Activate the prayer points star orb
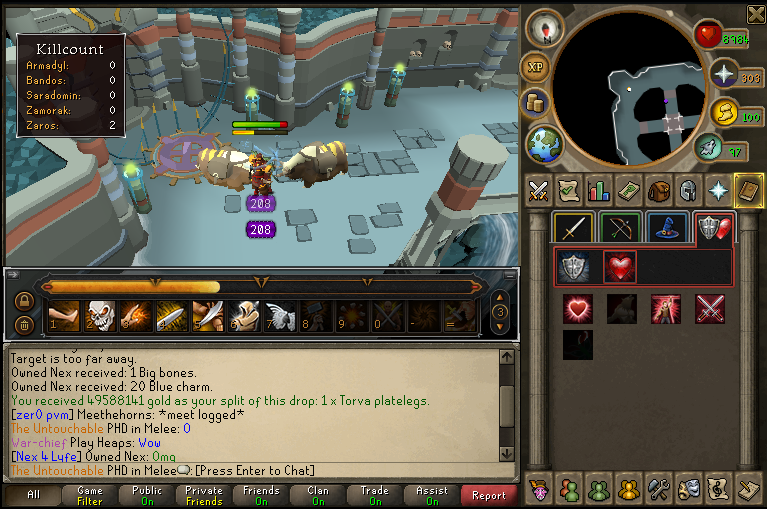This screenshot has height=509, width=767. [x=723, y=74]
